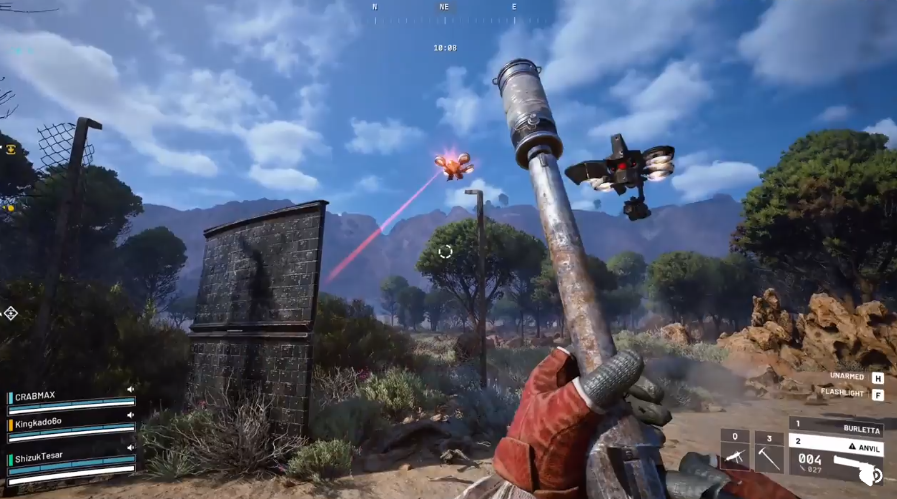
Task: Toggle the speaker icon above CRABMAX
Action: (130, 390)
